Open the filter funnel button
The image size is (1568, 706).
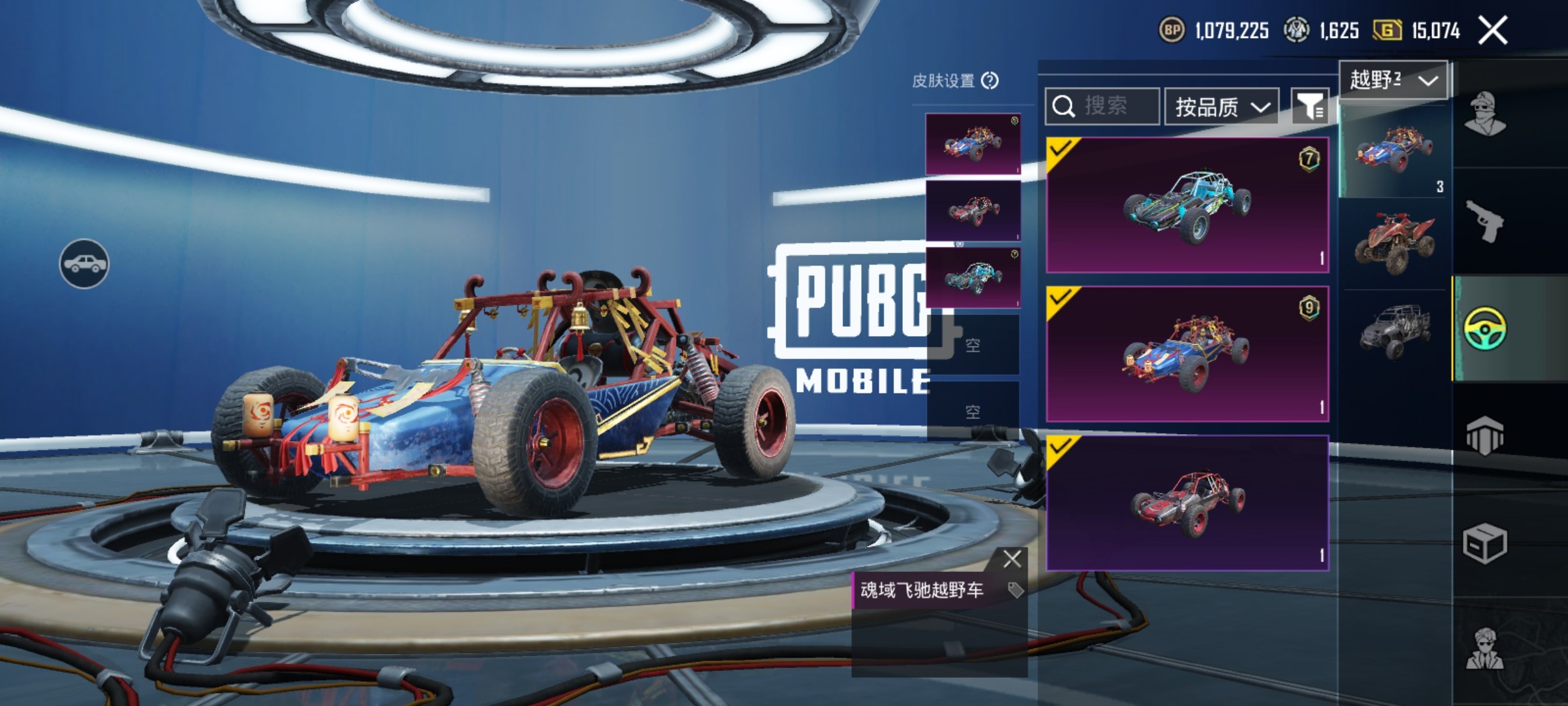(1310, 107)
